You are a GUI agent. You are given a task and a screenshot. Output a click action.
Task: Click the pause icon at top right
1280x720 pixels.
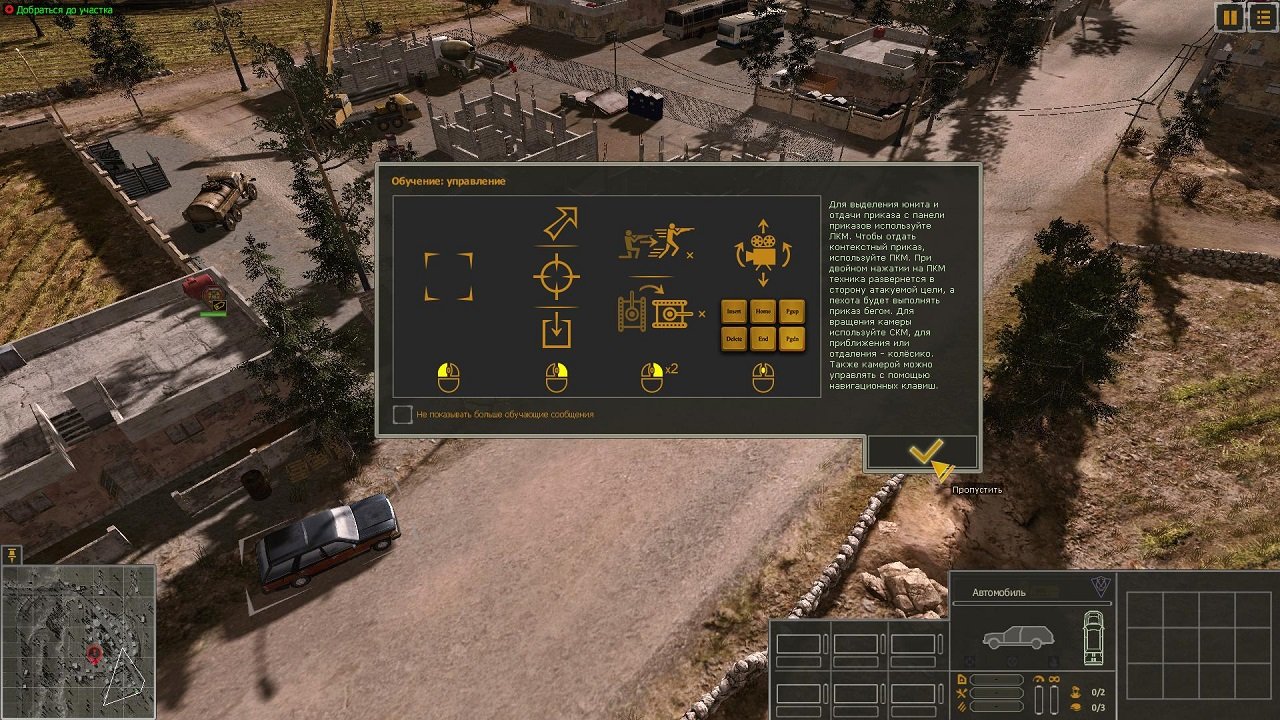coord(1228,17)
